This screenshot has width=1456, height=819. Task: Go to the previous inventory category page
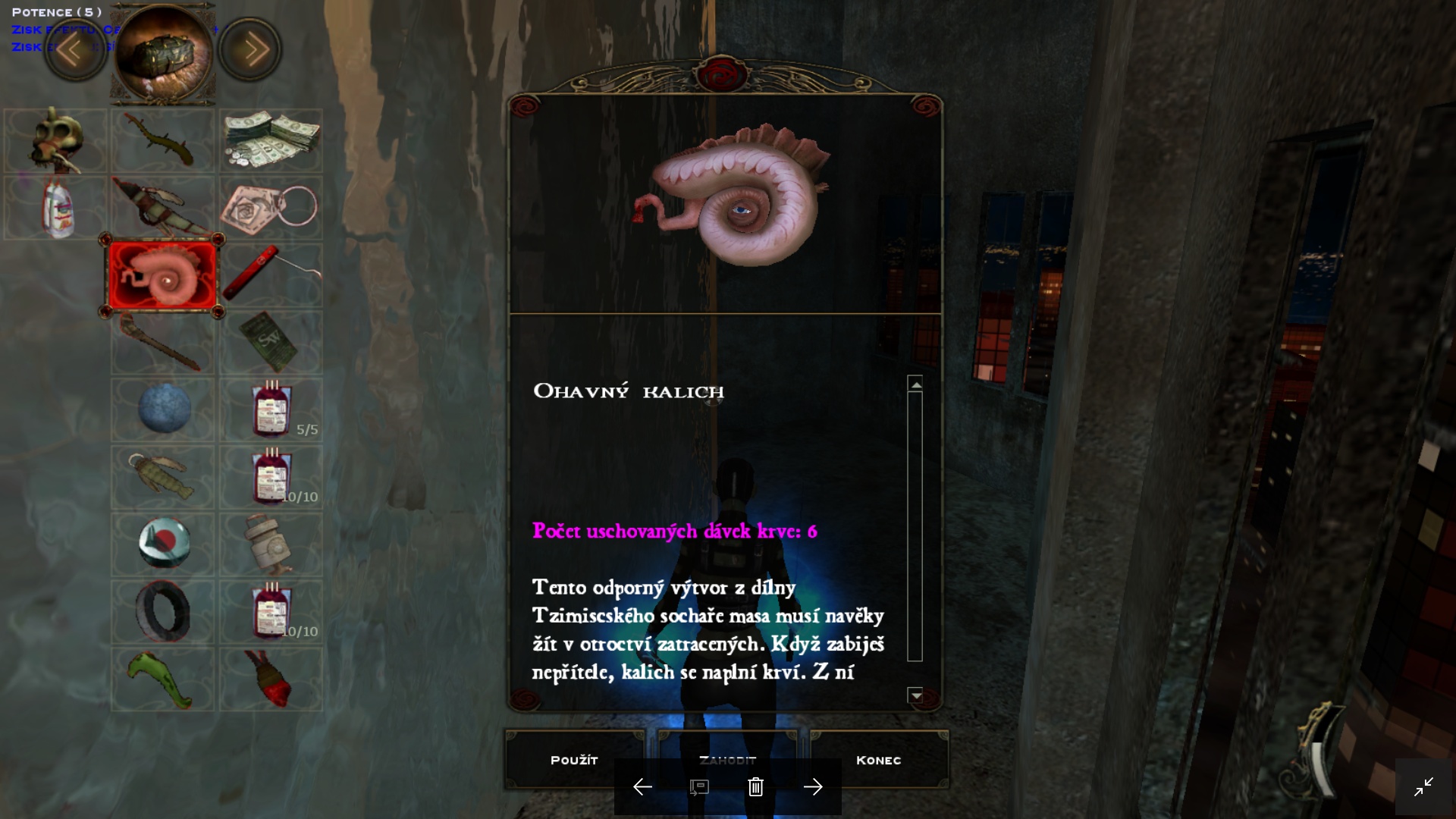pyautogui.click(x=74, y=49)
